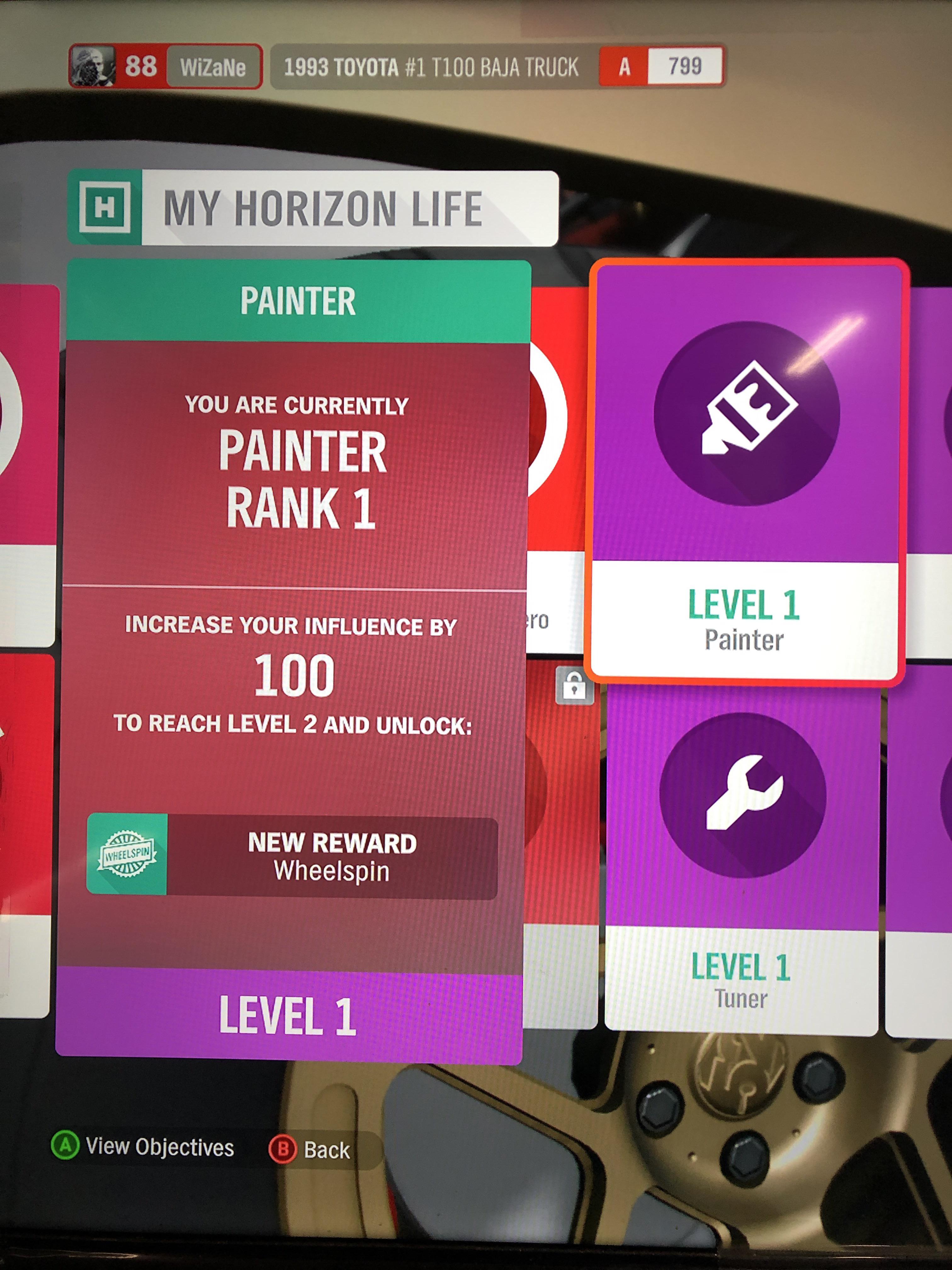Click the 1993 Toyota T100 Baja Truck name

(x=432, y=66)
